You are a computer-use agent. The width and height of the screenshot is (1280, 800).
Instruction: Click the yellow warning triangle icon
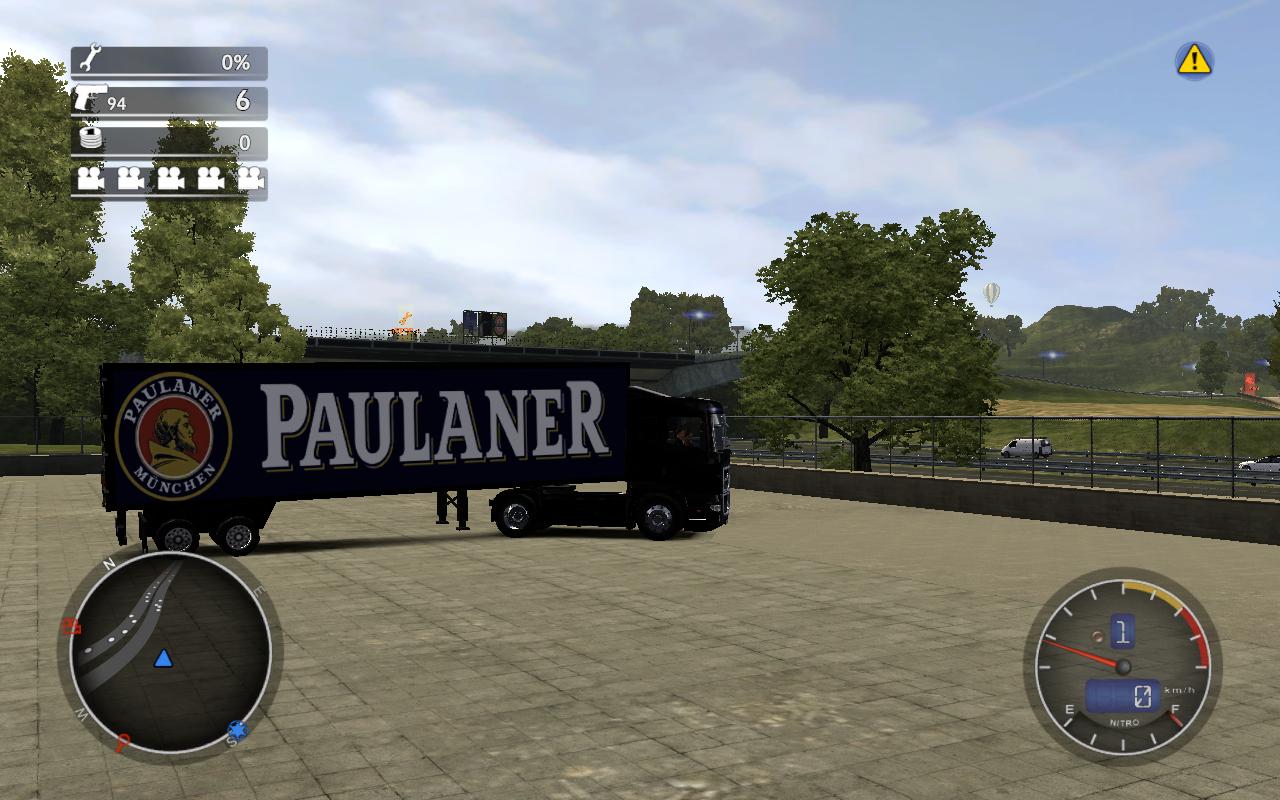(x=1193, y=61)
